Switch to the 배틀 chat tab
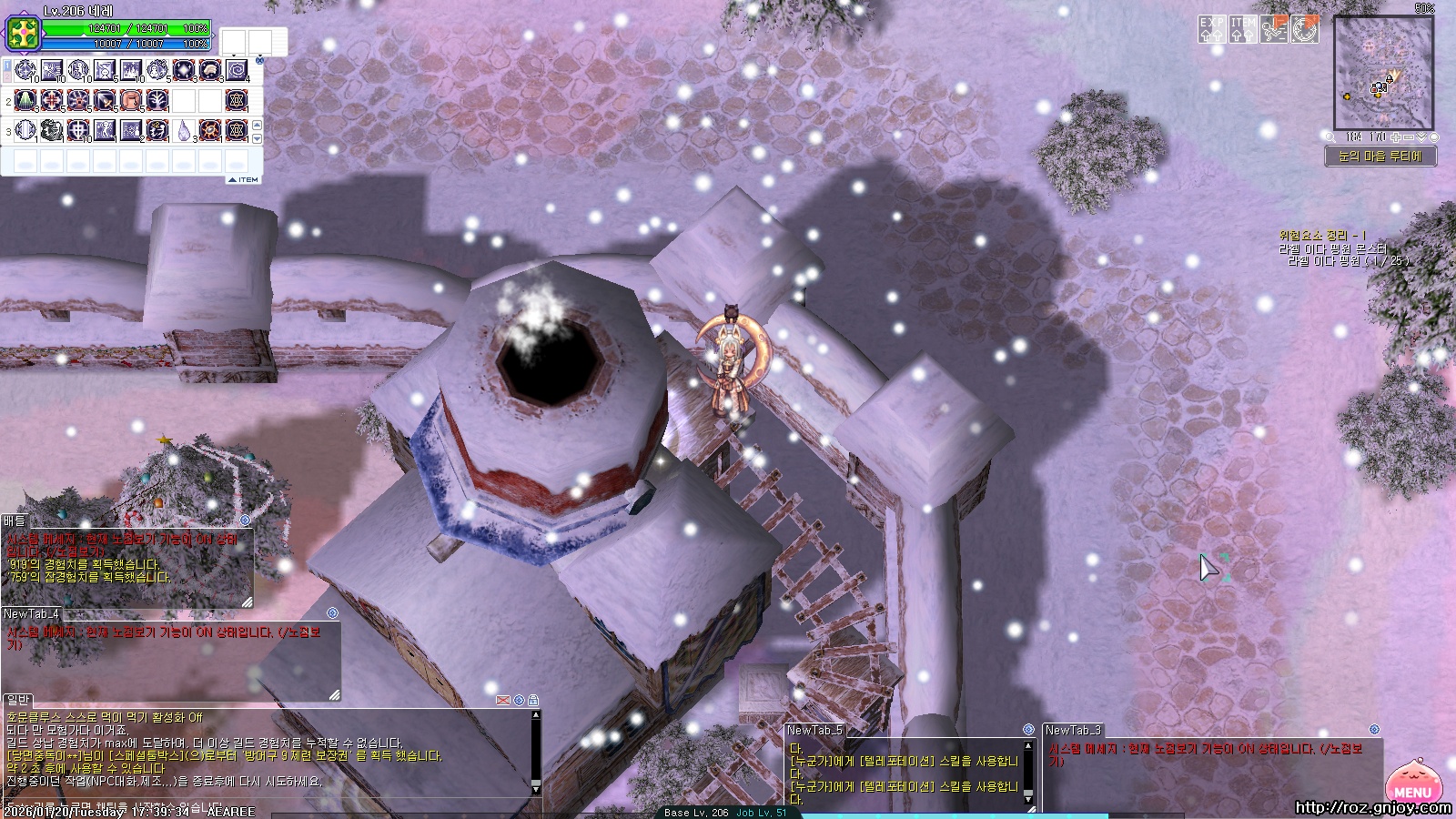This screenshot has width=1456, height=819. pyautogui.click(x=15, y=521)
